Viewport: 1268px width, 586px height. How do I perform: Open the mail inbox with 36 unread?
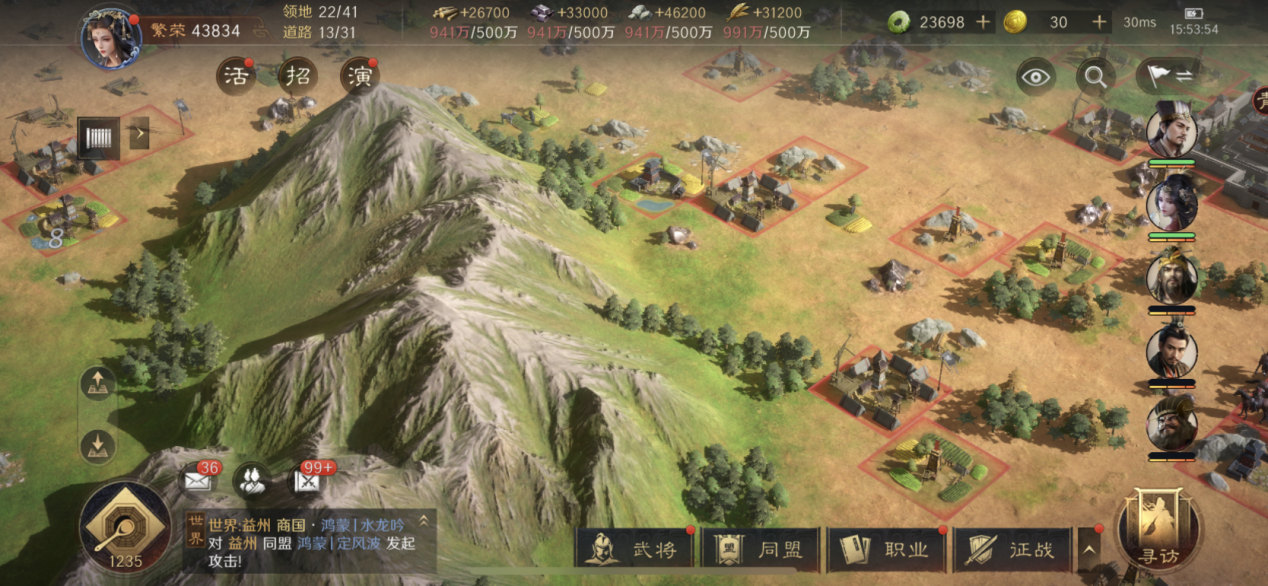point(197,481)
